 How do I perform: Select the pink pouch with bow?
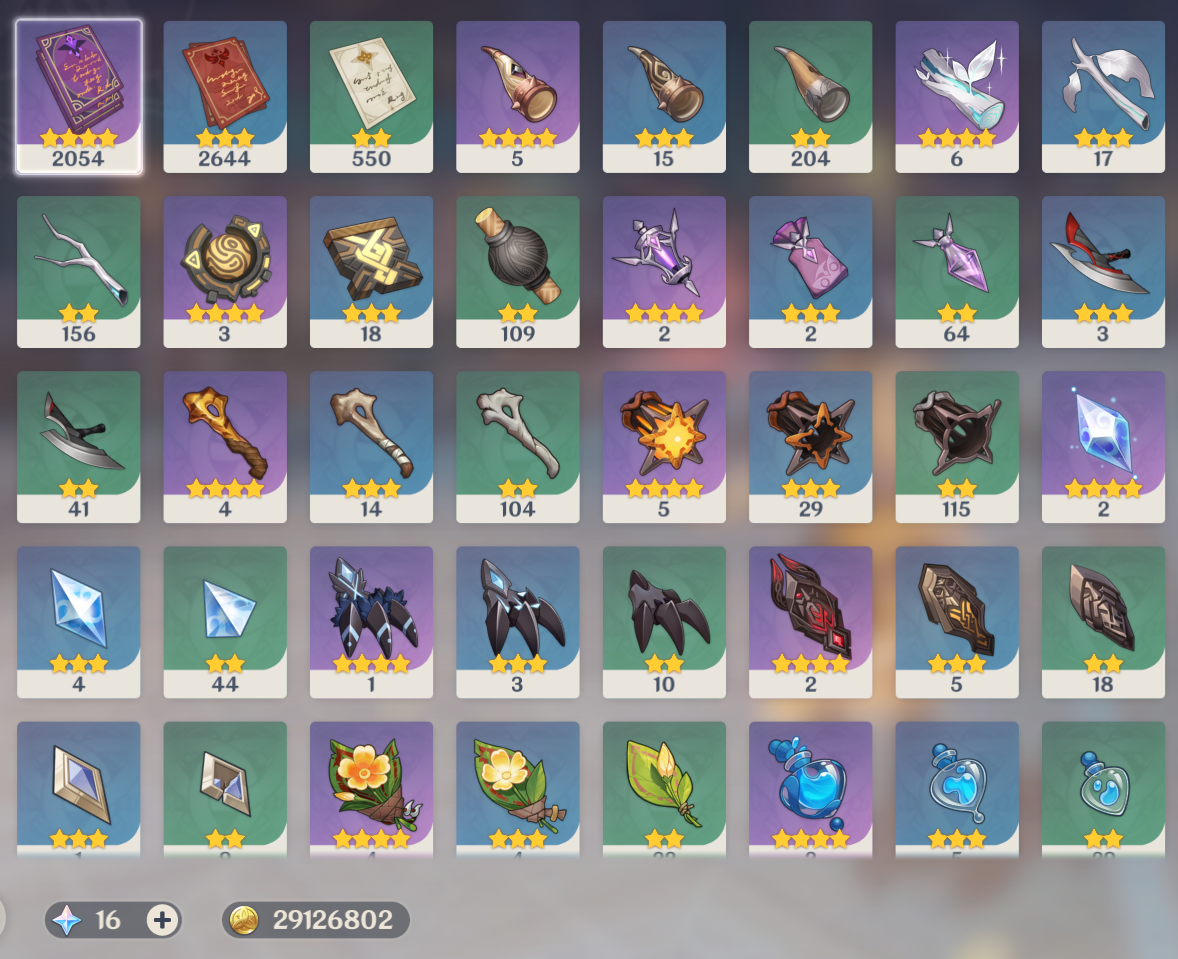[x=810, y=269]
